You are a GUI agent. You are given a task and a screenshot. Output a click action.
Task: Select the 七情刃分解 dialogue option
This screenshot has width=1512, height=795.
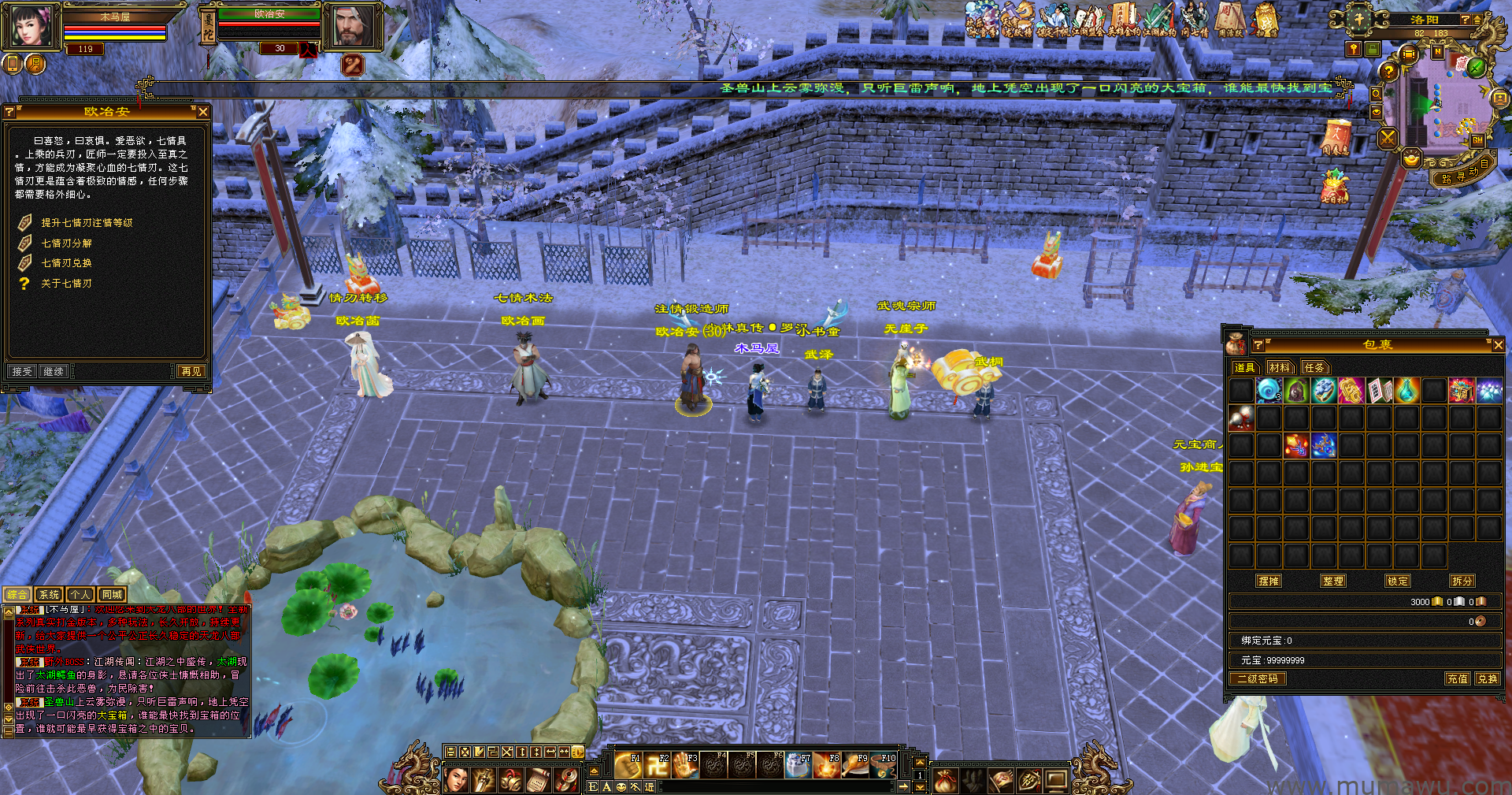point(66,243)
